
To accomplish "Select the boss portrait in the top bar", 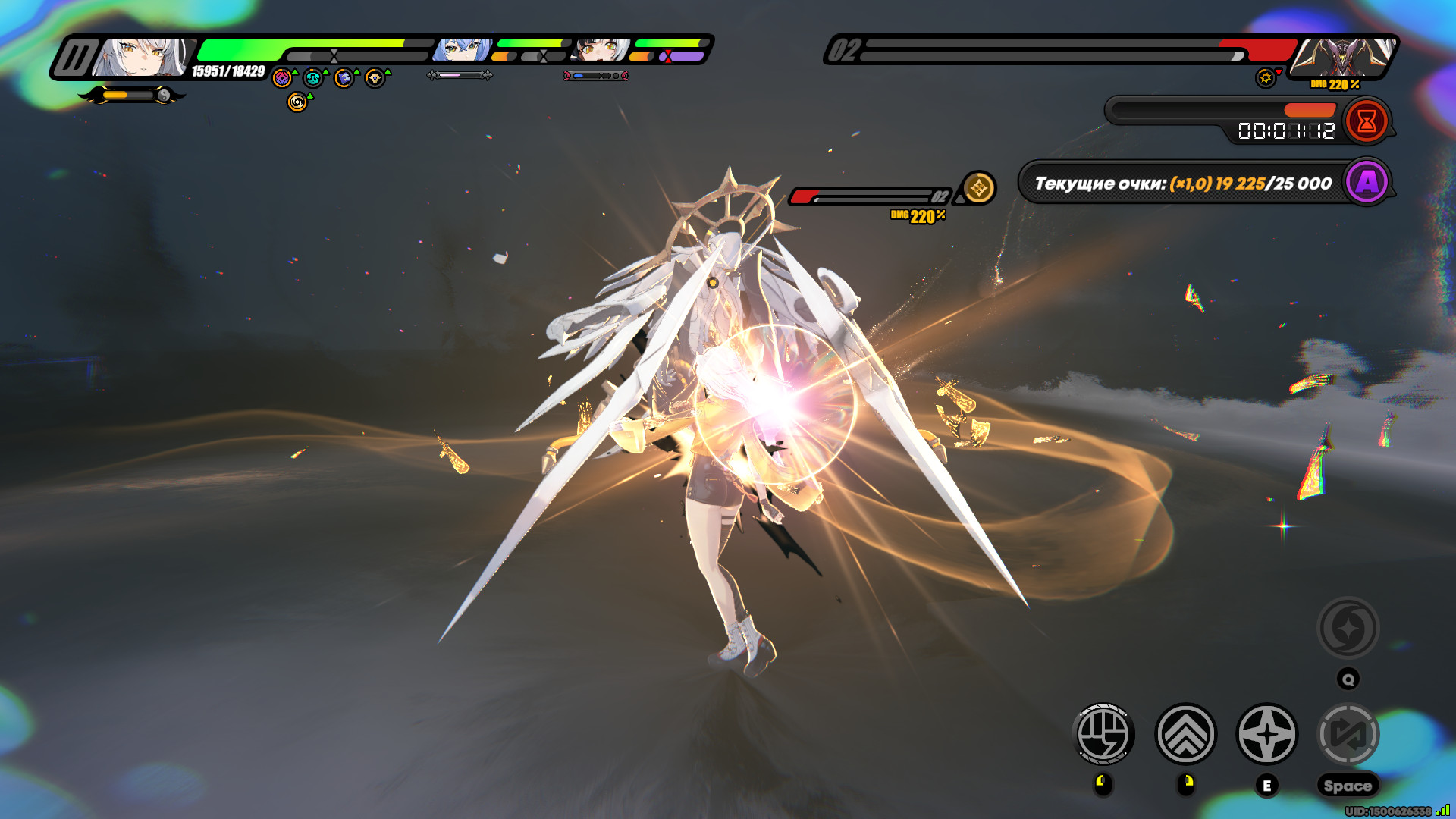I will pos(1343,57).
